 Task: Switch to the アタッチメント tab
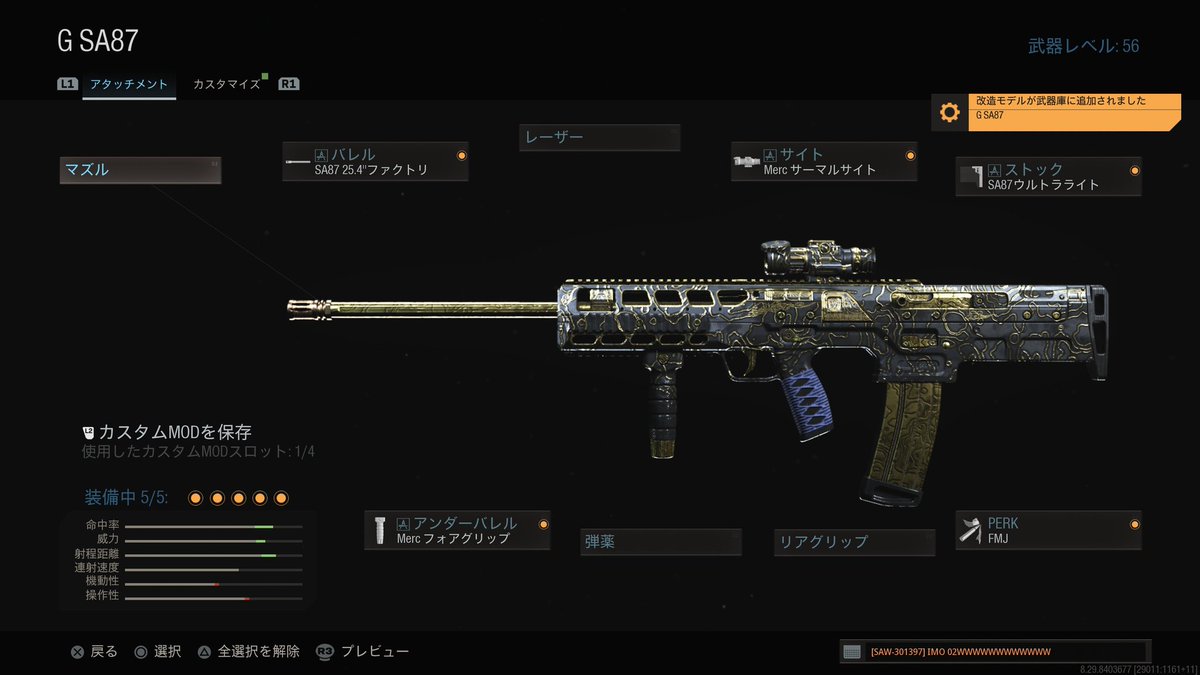click(x=129, y=85)
